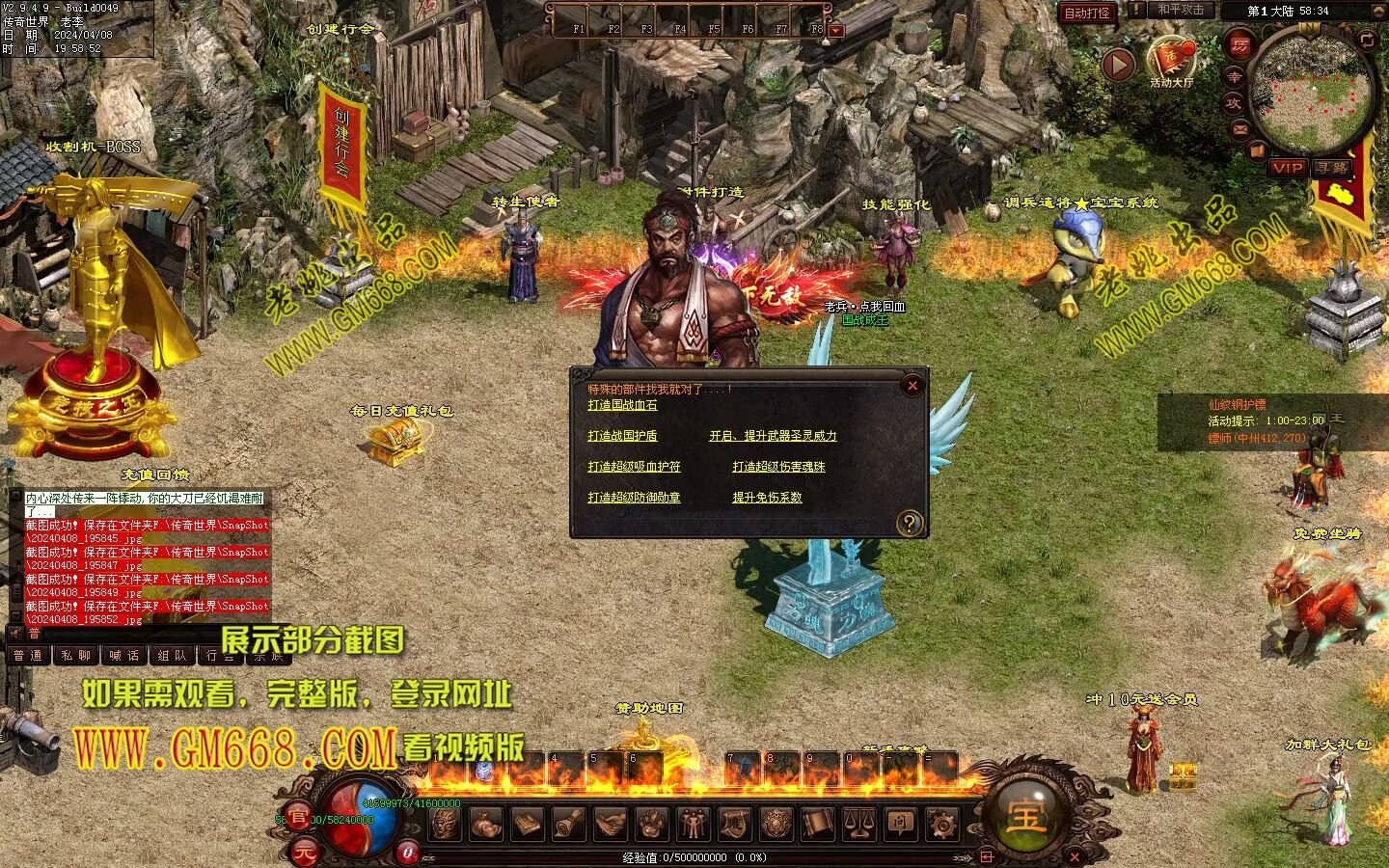Choose 开启、提升武器圣灵威力 option
The height and width of the screenshot is (868, 1389).
(773, 436)
